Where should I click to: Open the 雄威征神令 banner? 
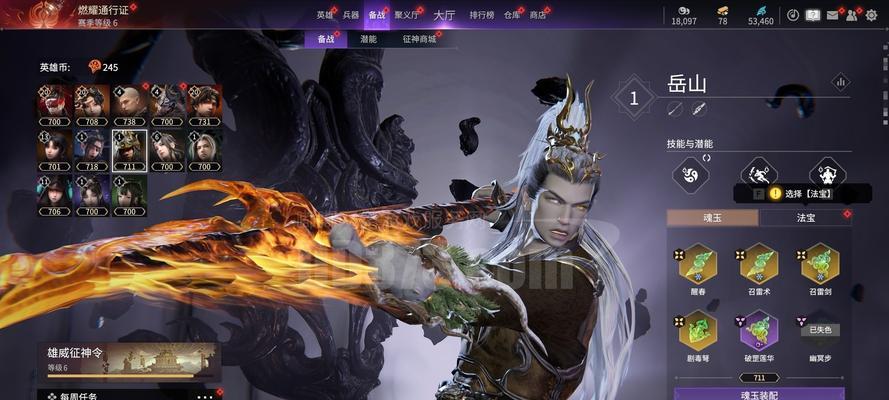coord(128,360)
